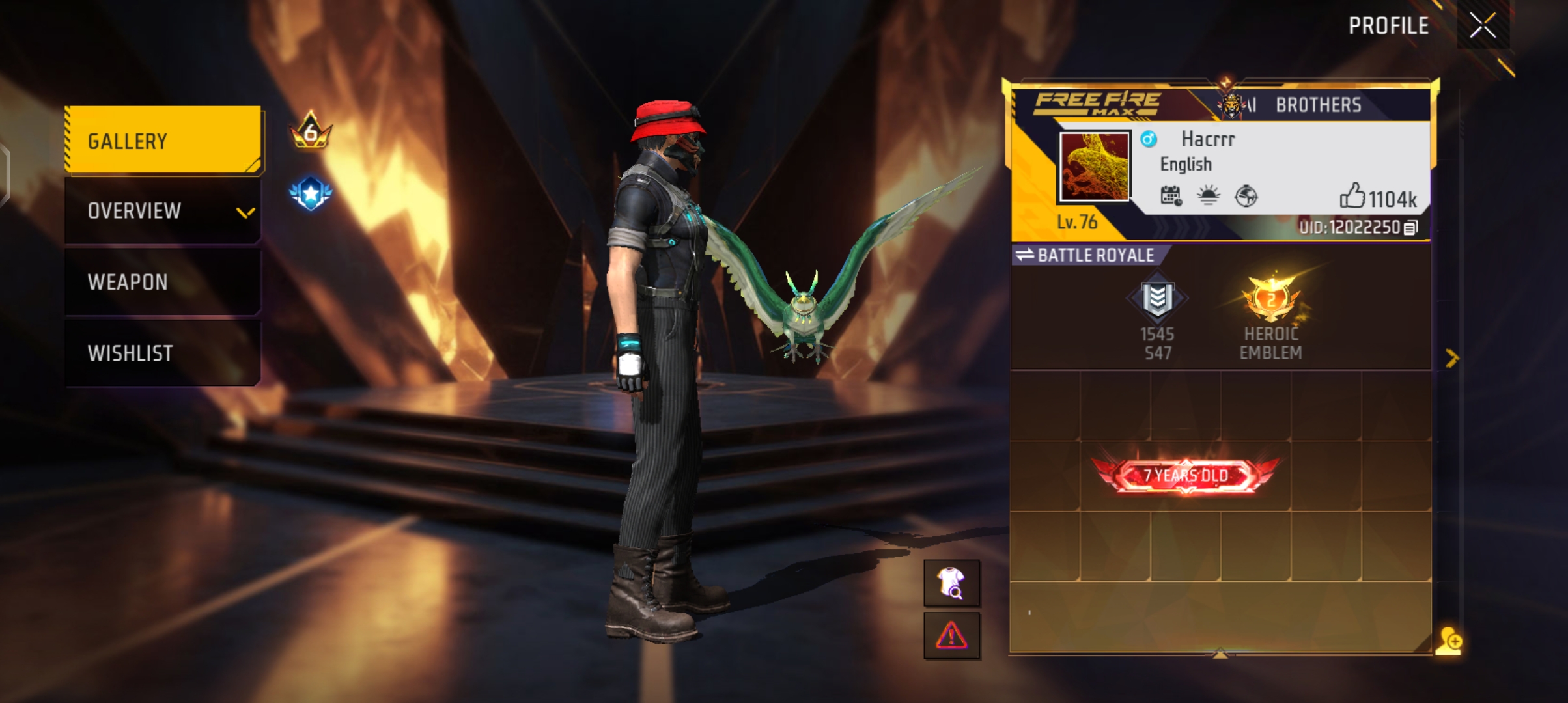Add friend using the yellow person icon

[1450, 641]
